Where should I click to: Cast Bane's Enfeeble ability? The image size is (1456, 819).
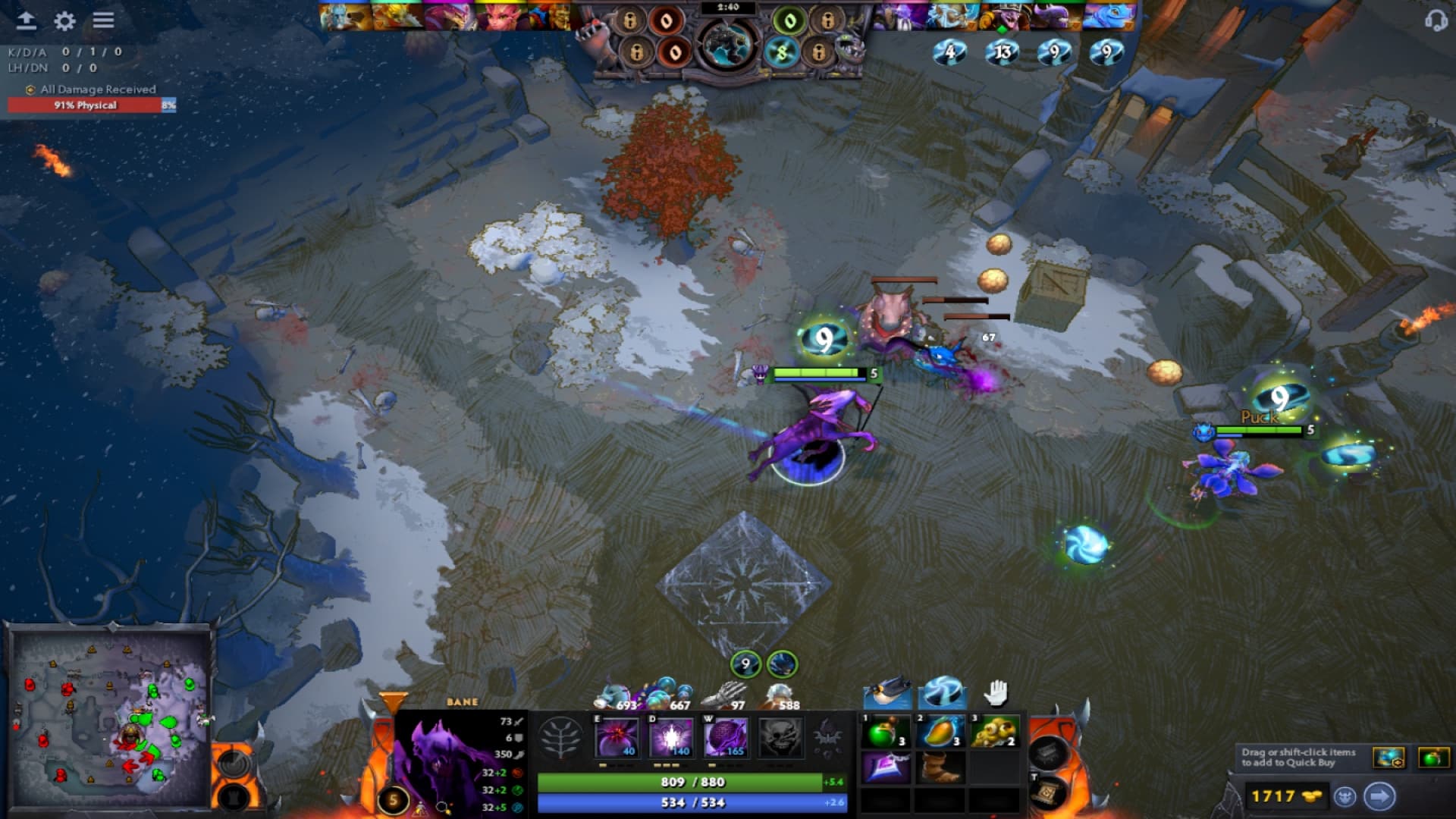(617, 737)
